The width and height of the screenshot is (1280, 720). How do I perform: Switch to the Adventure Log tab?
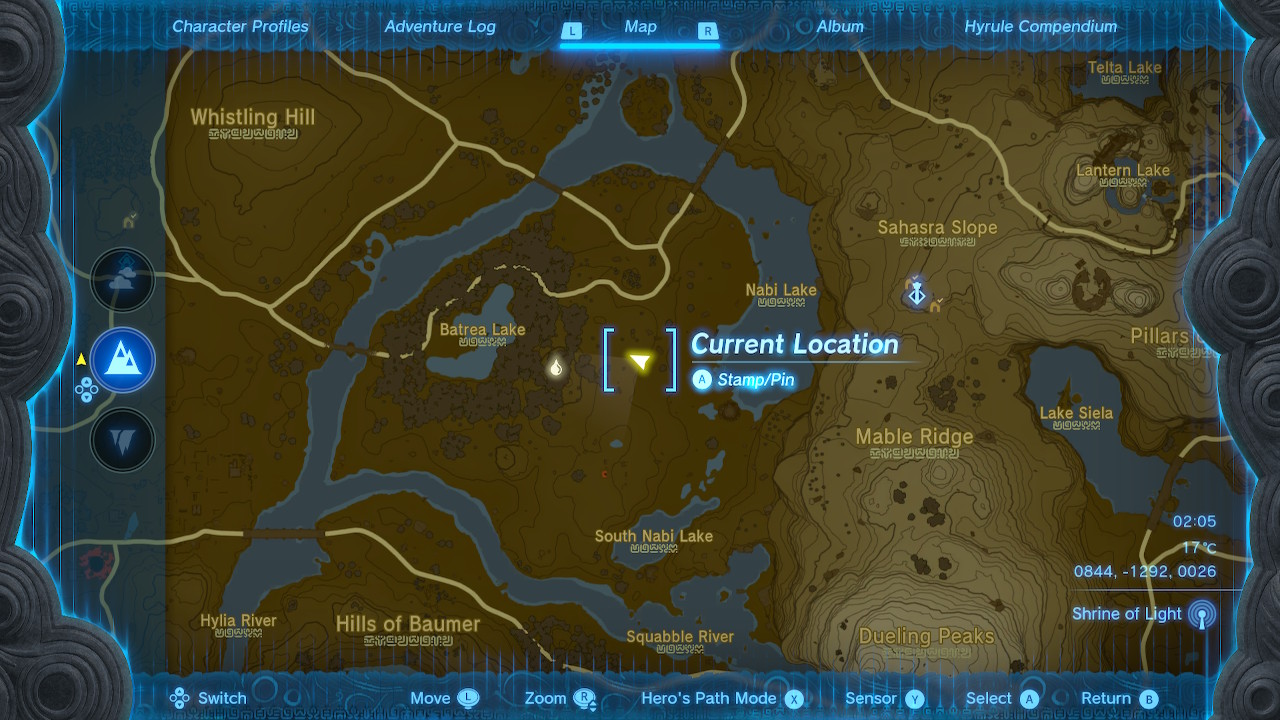440,26
